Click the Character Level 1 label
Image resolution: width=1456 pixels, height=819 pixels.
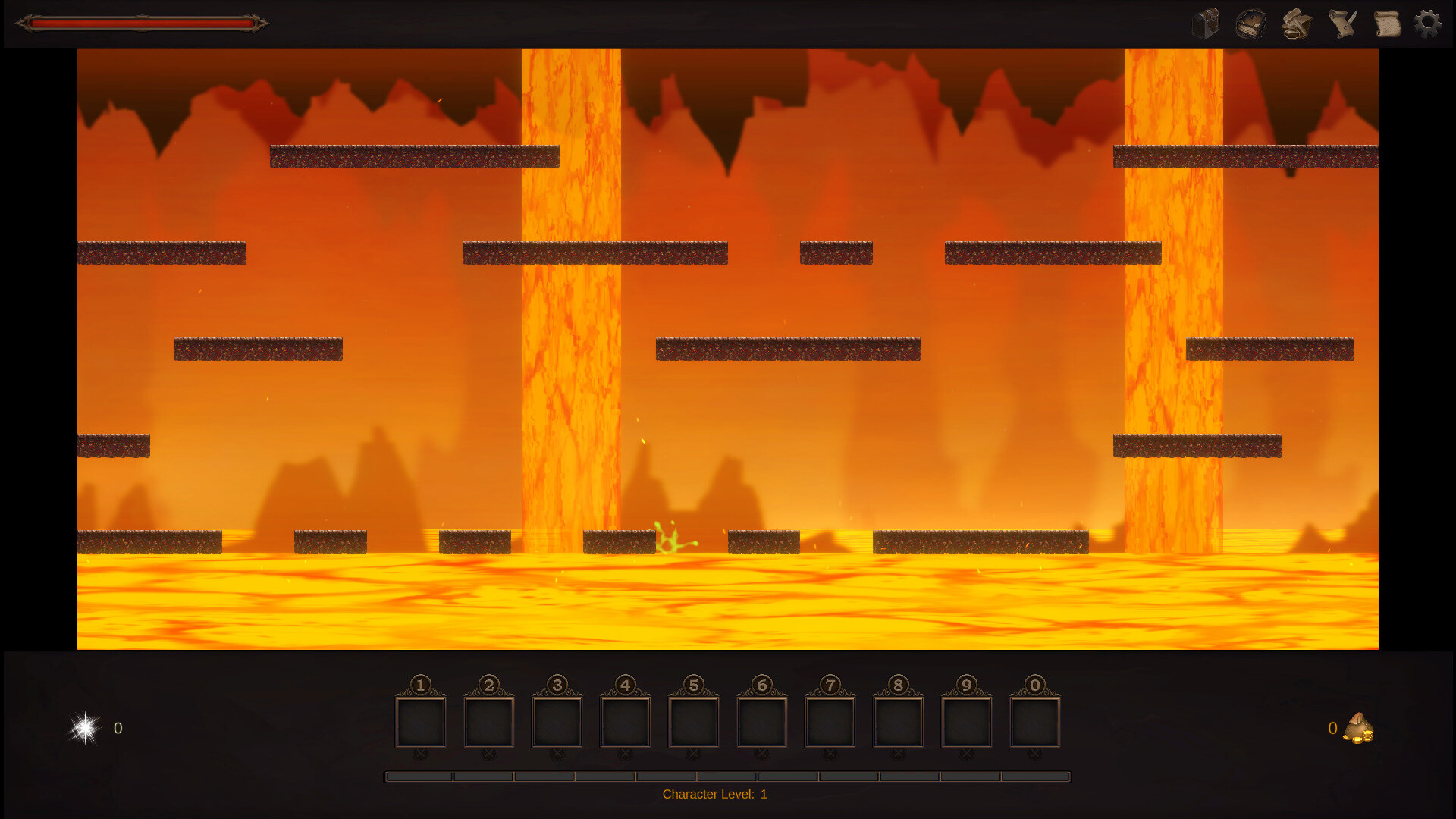point(715,794)
